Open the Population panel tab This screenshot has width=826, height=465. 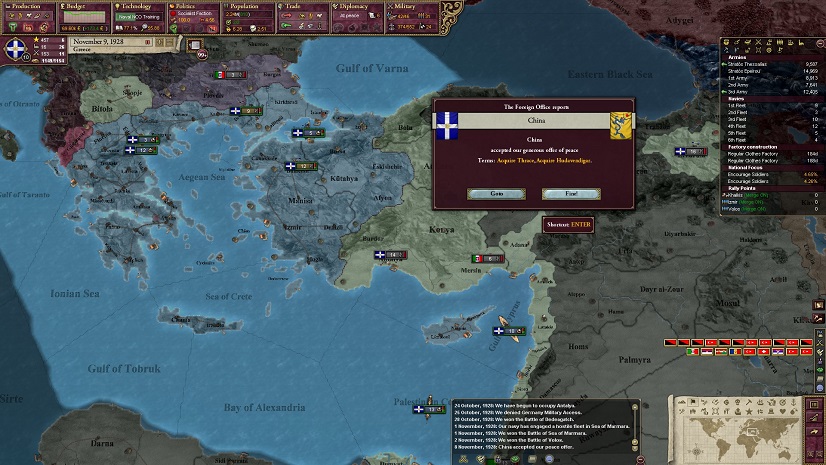pos(246,6)
